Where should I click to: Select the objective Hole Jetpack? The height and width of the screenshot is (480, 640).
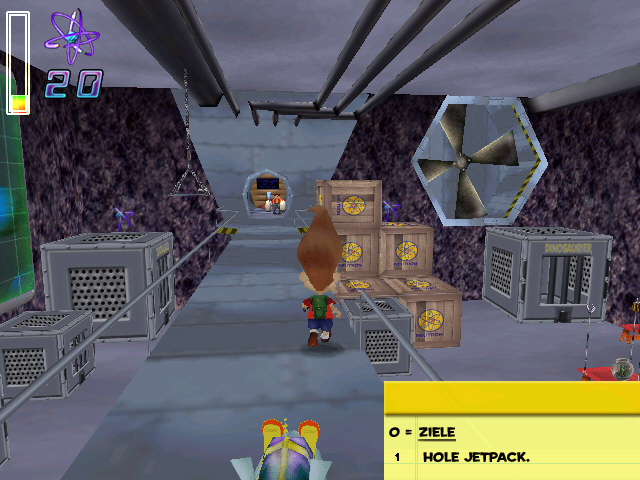[x=475, y=457]
